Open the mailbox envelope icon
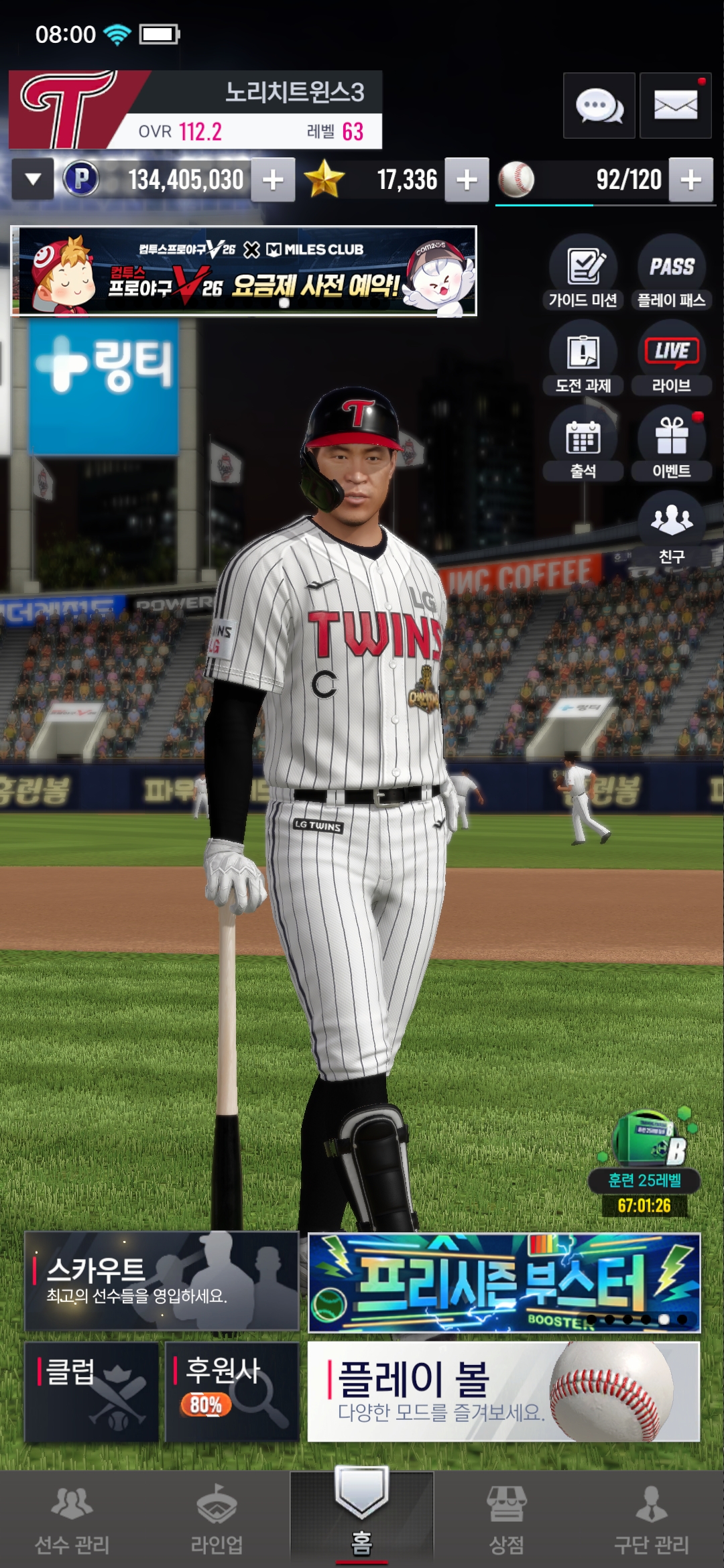Screen dimensions: 724x1568 click(675, 106)
